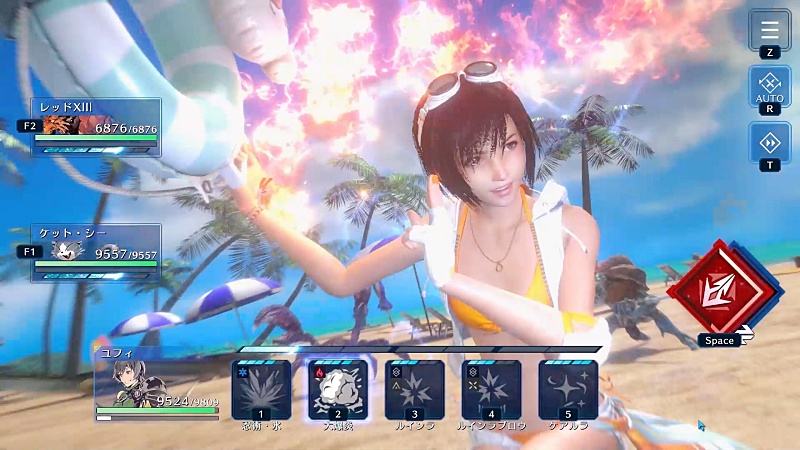Open the hamburger menu button
800x450 pixels.
[x=769, y=30]
